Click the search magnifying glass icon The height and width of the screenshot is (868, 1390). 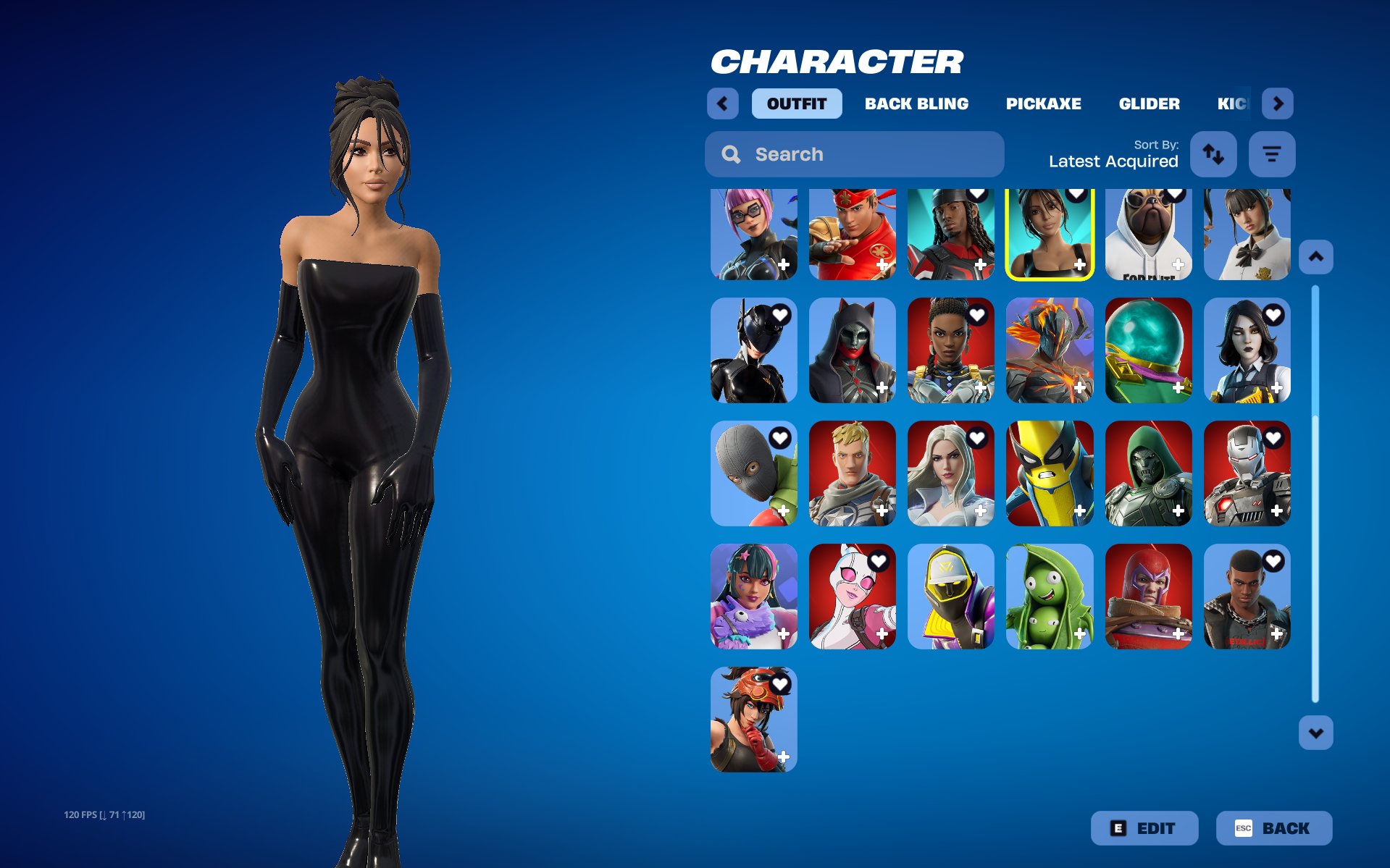pos(731,154)
